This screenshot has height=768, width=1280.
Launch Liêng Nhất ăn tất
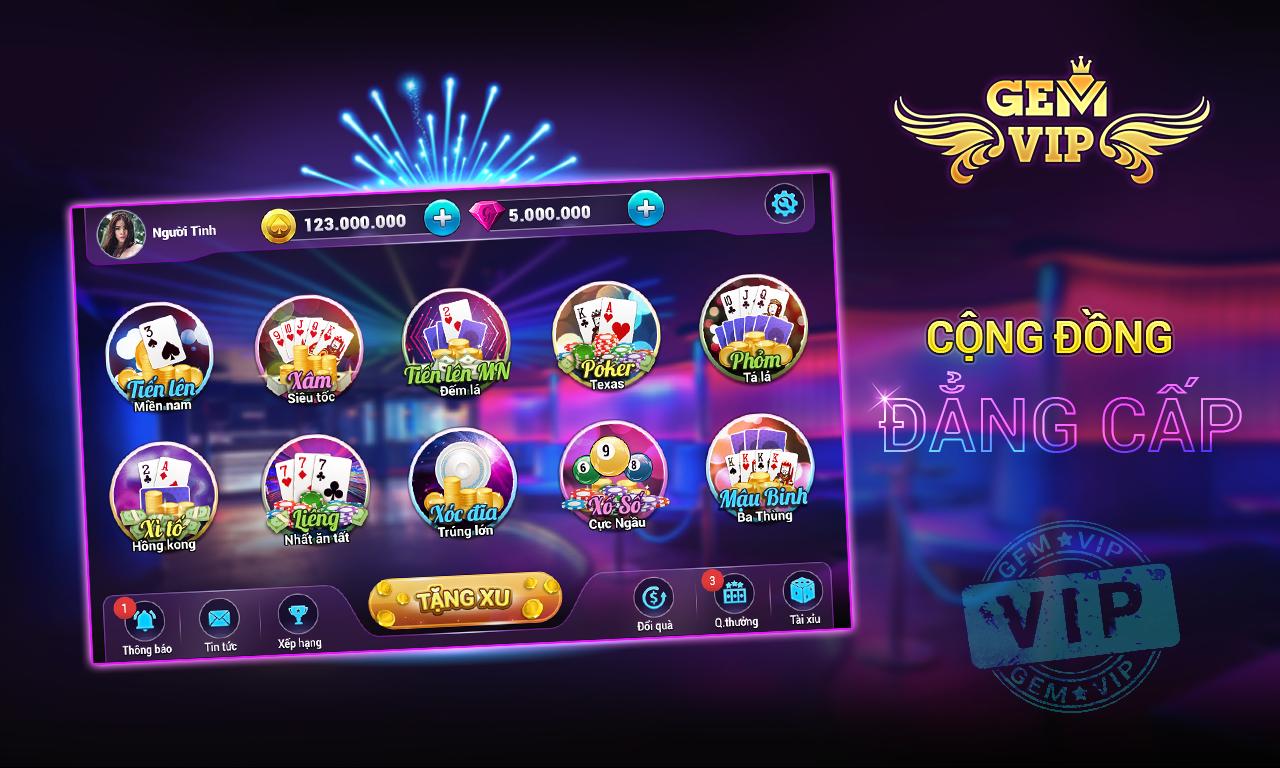[315, 490]
